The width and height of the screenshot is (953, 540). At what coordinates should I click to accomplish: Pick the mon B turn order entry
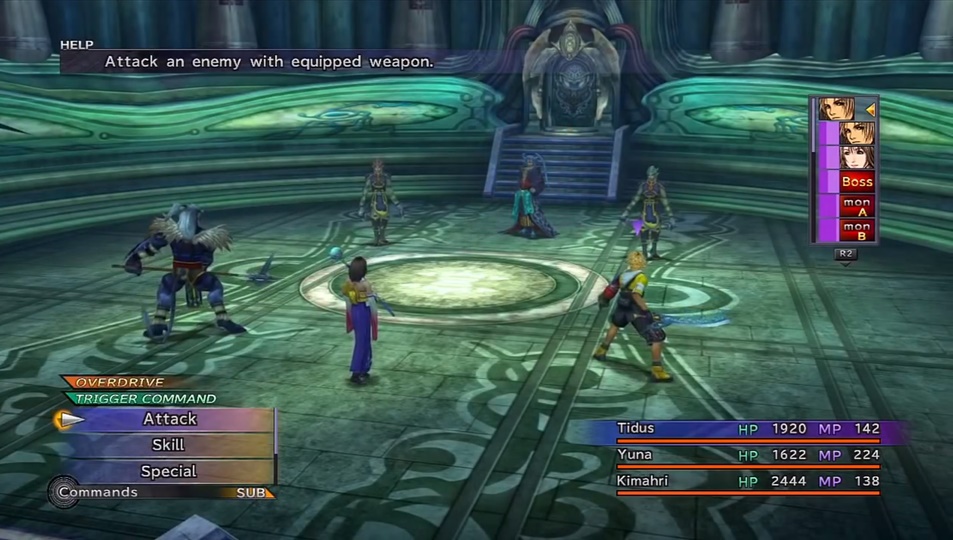pos(857,230)
